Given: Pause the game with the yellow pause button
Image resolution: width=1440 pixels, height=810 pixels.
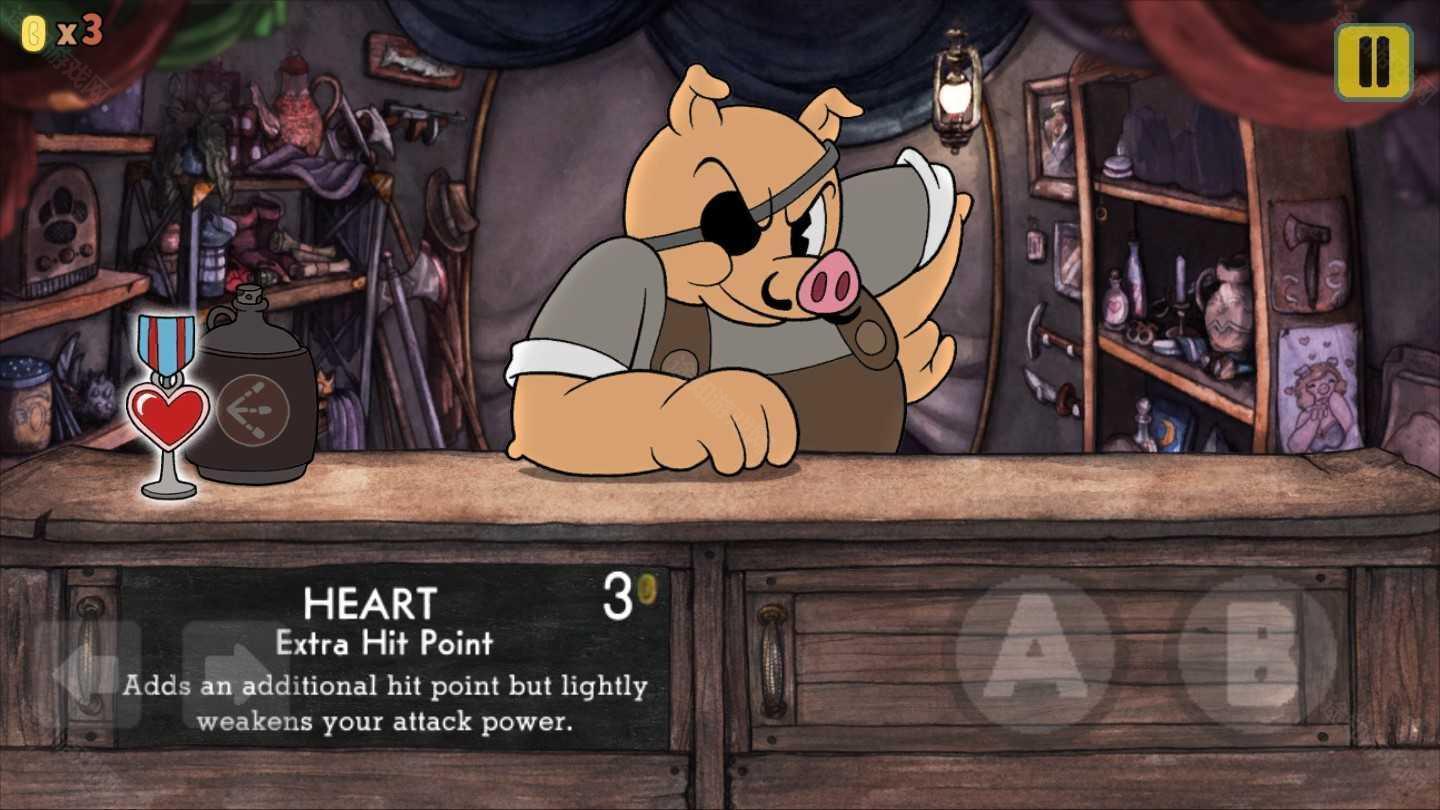Looking at the screenshot, I should click(x=1373, y=62).
